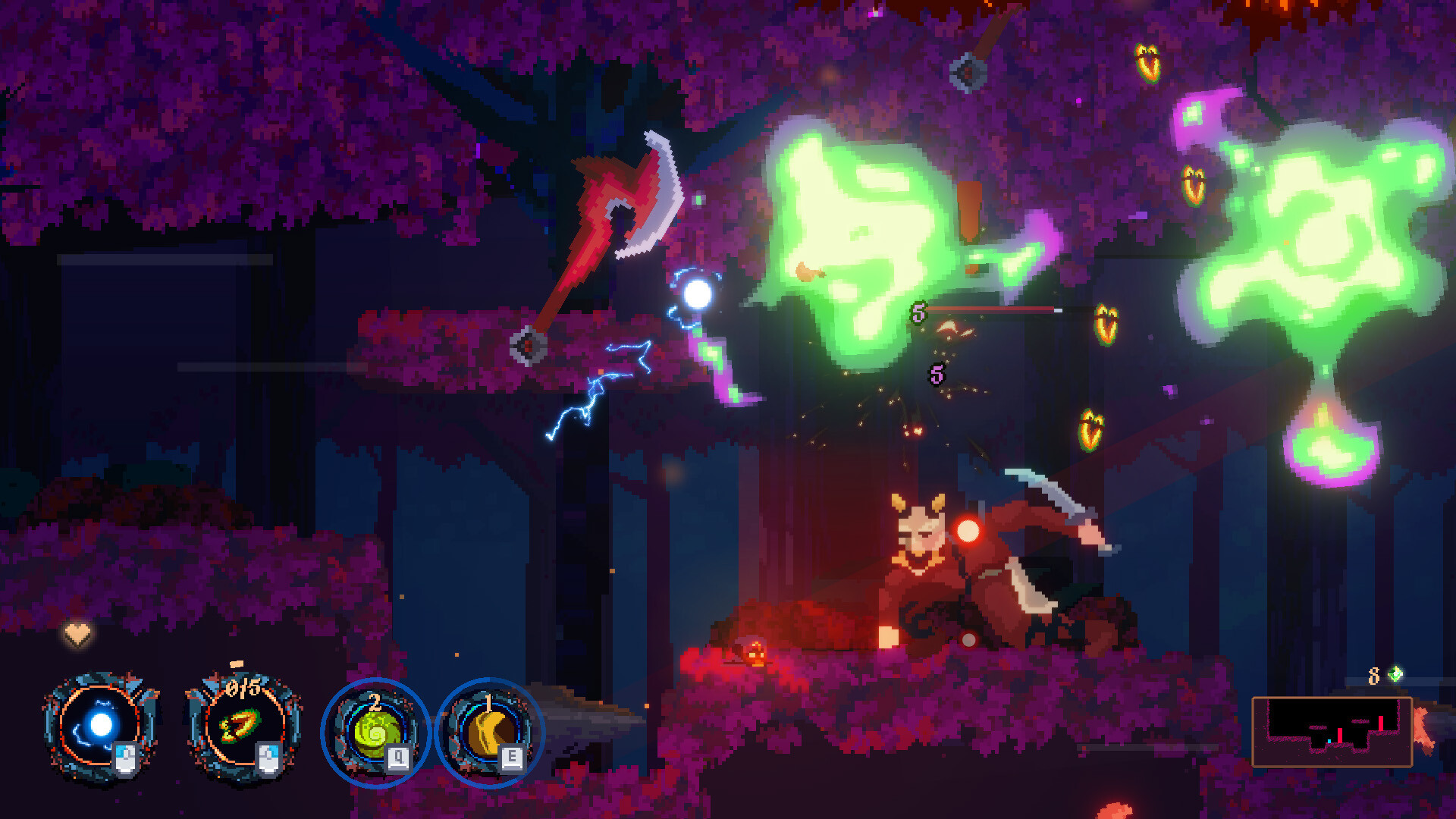
Task: Click a red enemy marker inside the minimap
Action: coord(1340,734)
